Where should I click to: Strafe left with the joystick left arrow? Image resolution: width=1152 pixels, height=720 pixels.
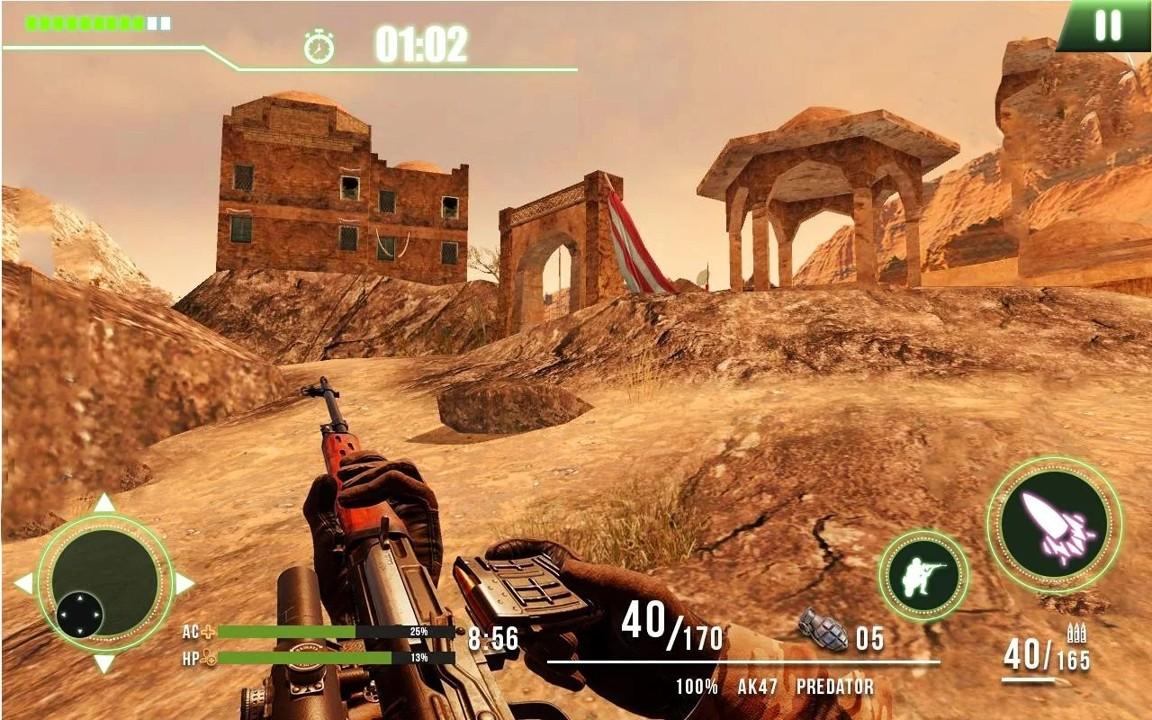coord(23,583)
